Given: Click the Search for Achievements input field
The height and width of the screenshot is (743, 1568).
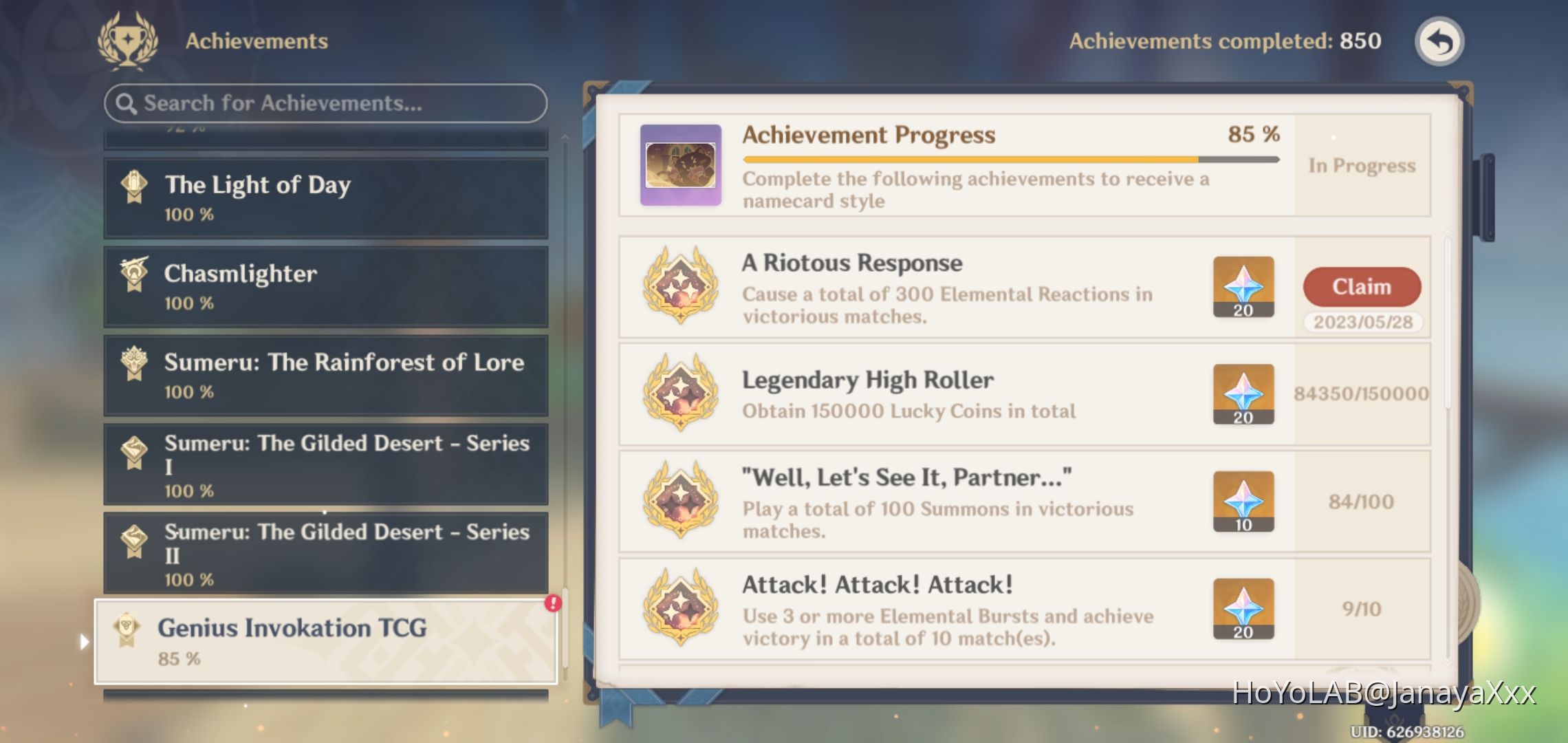Looking at the screenshot, I should pyautogui.click(x=323, y=103).
